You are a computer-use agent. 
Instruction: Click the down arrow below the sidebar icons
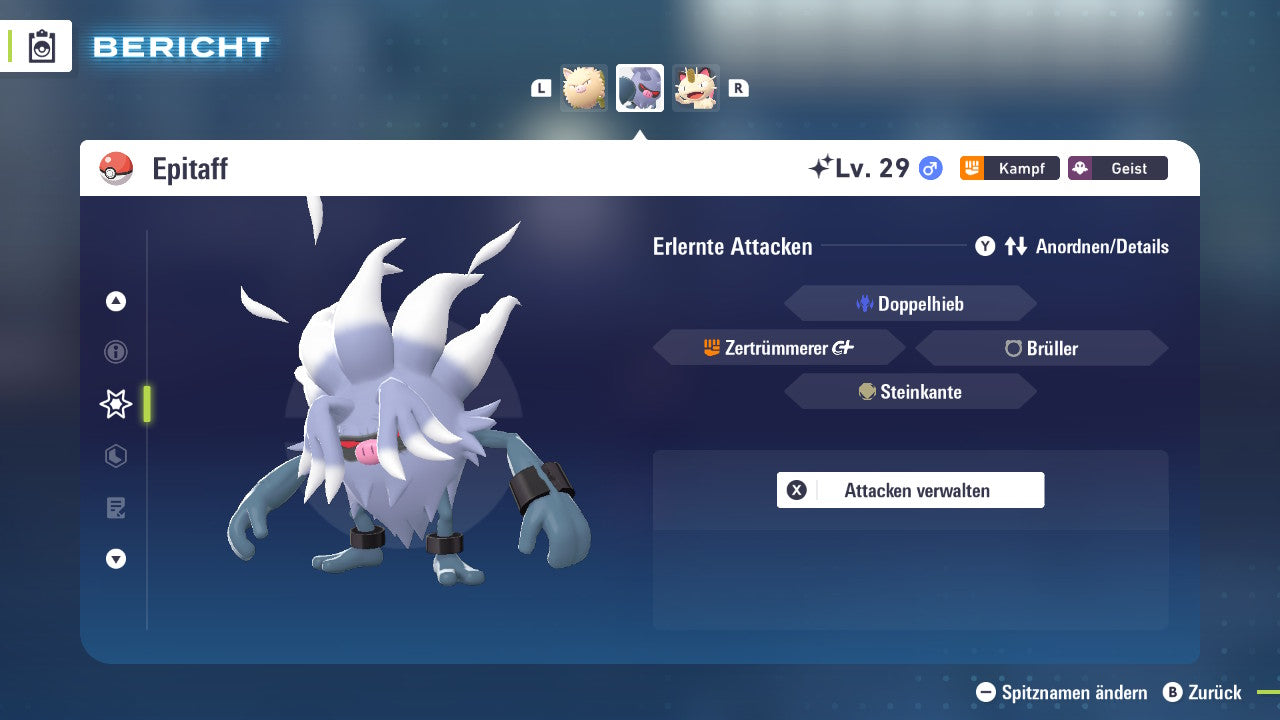[115, 559]
